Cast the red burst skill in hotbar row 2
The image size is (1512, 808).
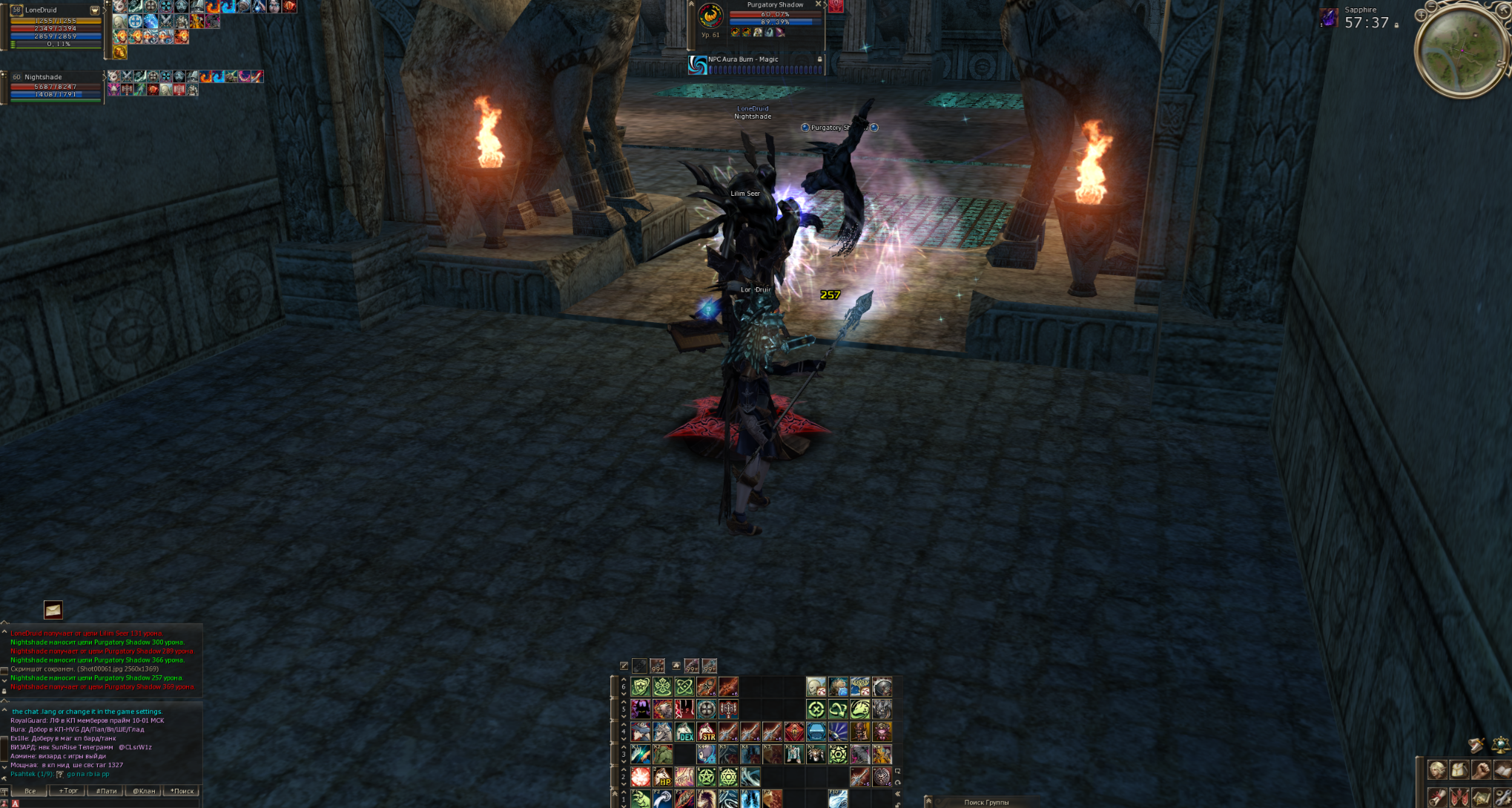641,777
